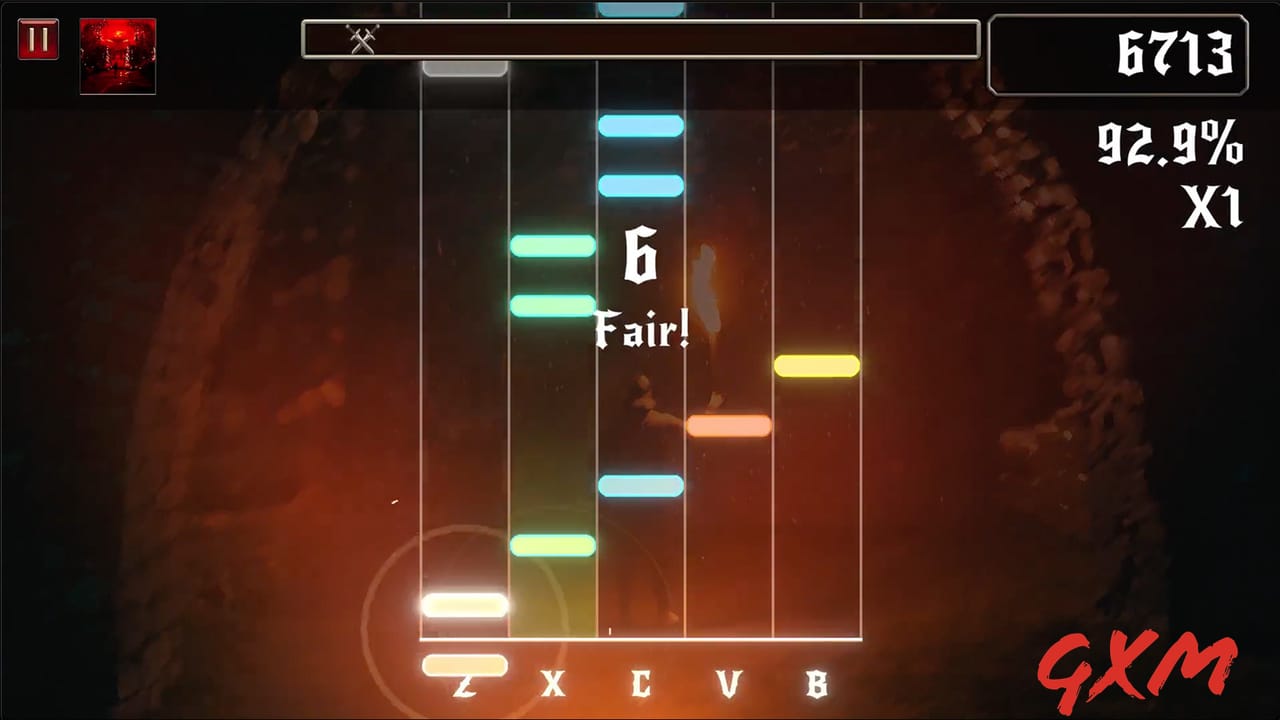Pause the song using the pause icon
The width and height of the screenshot is (1280, 720).
[38, 40]
